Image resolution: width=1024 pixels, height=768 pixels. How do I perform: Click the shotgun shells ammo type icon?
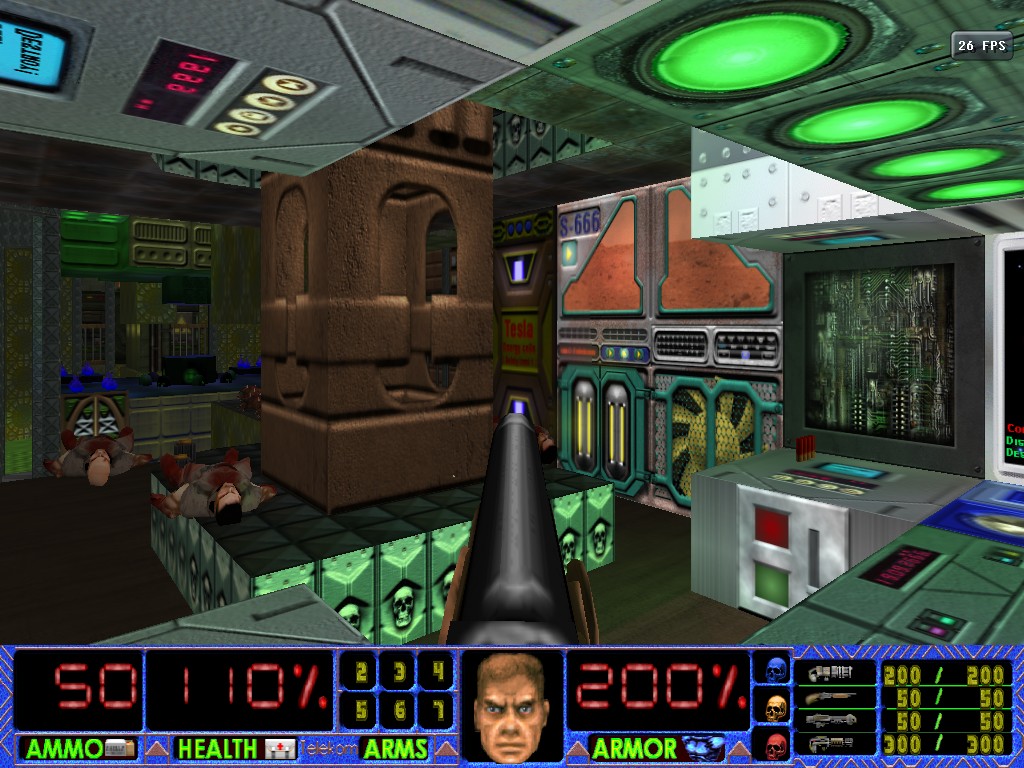pos(829,697)
